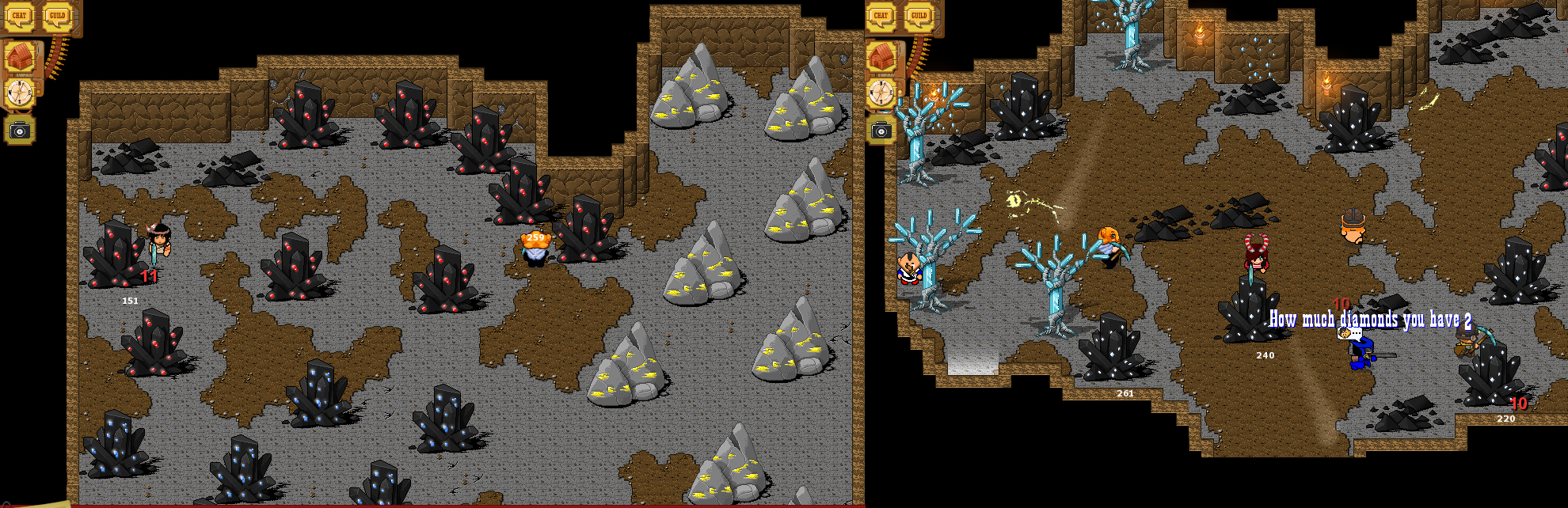This screenshot has height=508, width=1568.
Task: Click the compass icon in the right game view
Action: [x=881, y=93]
